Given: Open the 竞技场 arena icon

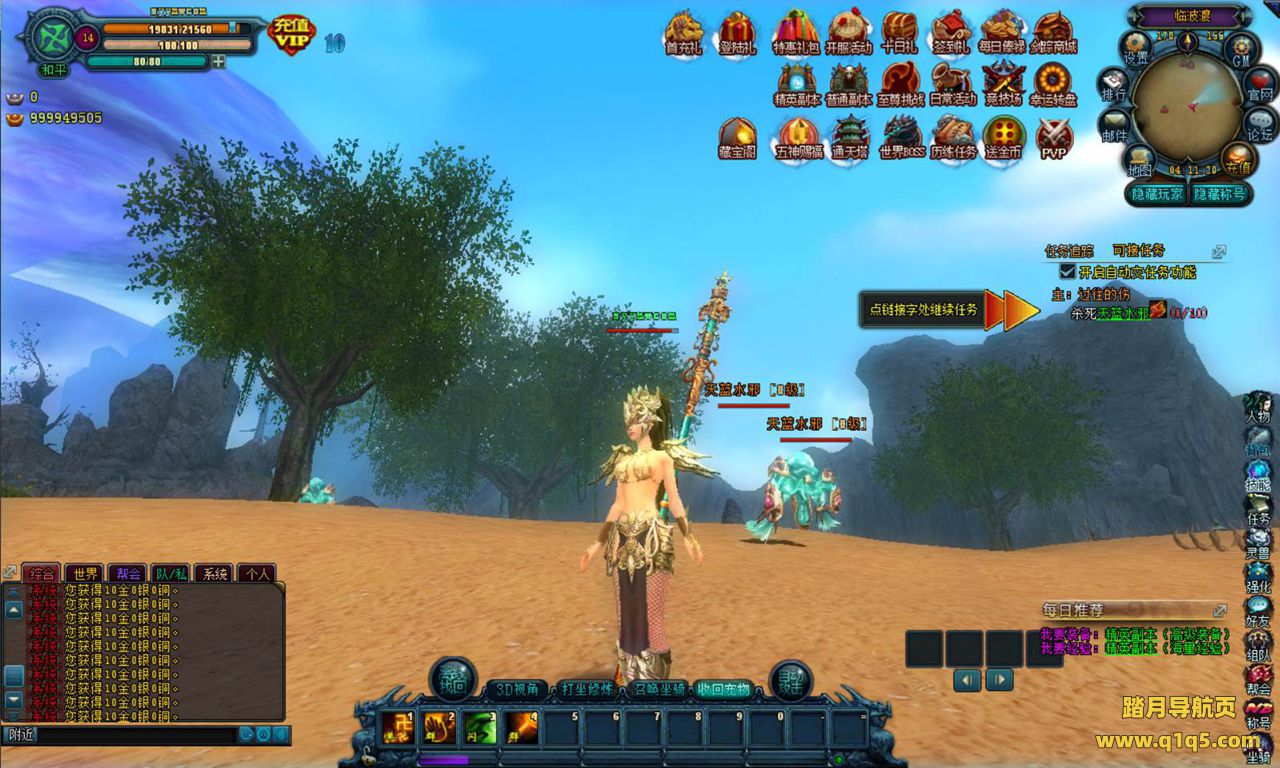Looking at the screenshot, I should [x=1003, y=82].
